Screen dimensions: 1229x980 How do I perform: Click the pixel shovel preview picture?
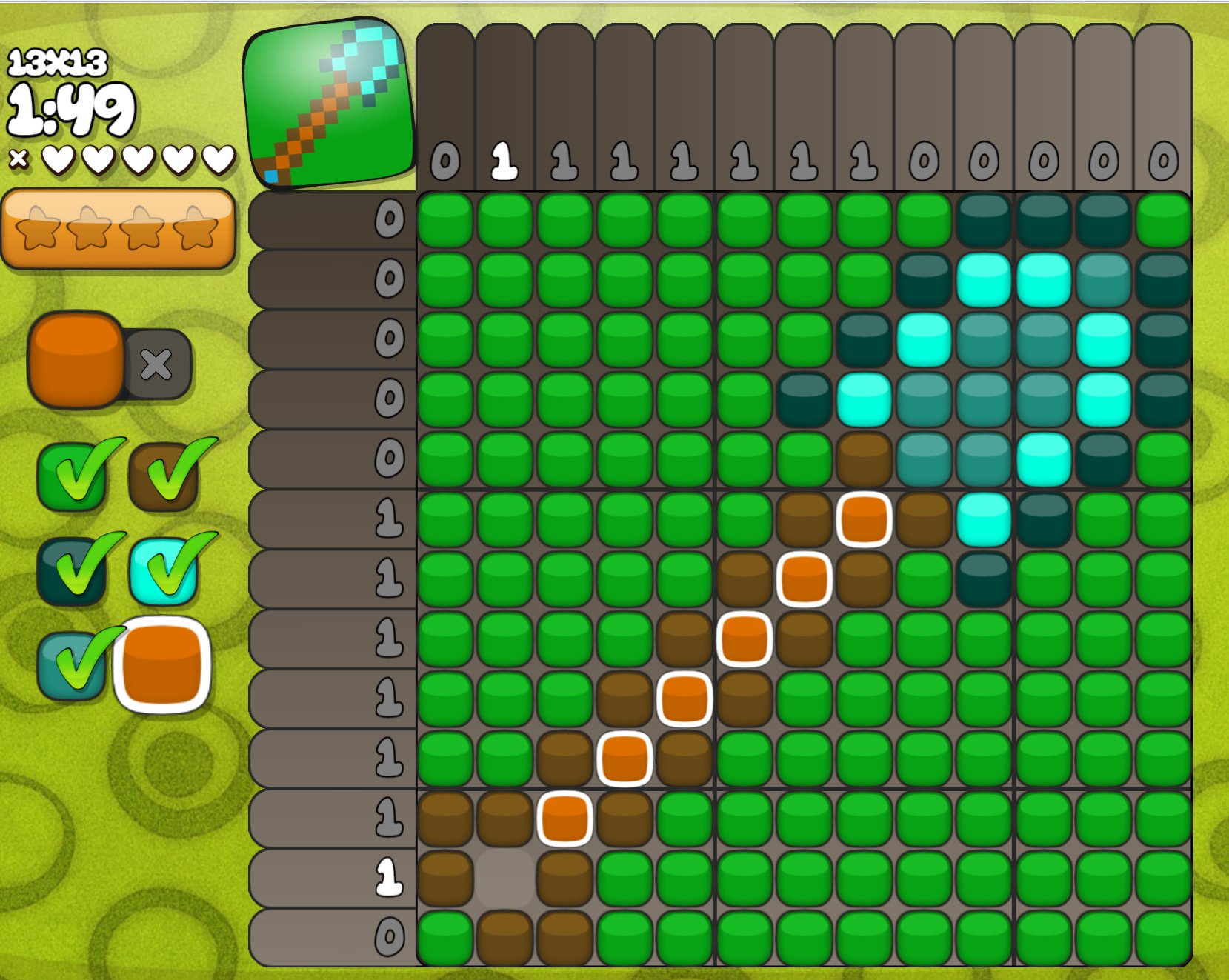pyautogui.click(x=328, y=103)
